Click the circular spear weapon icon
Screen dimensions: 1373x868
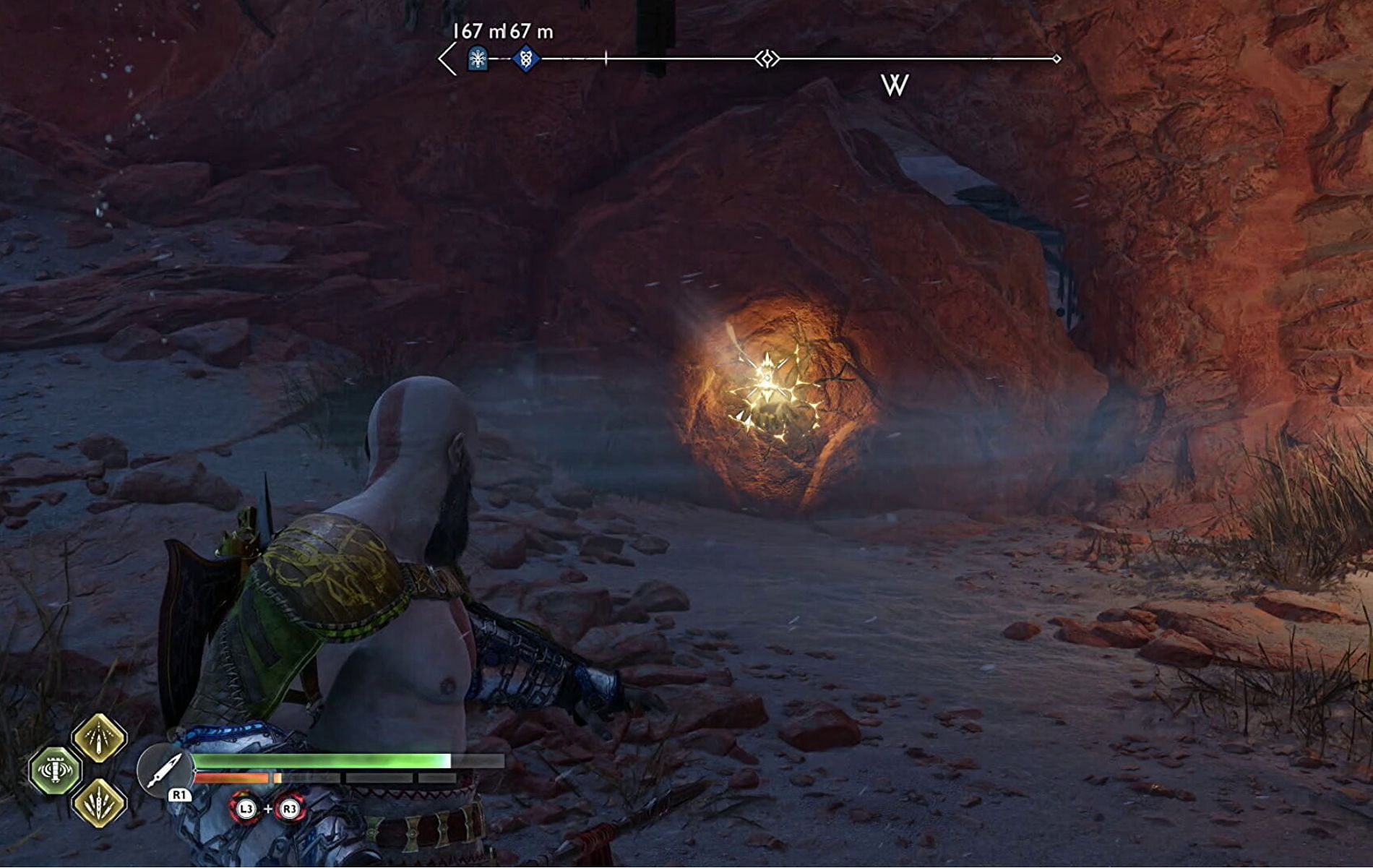click(163, 770)
